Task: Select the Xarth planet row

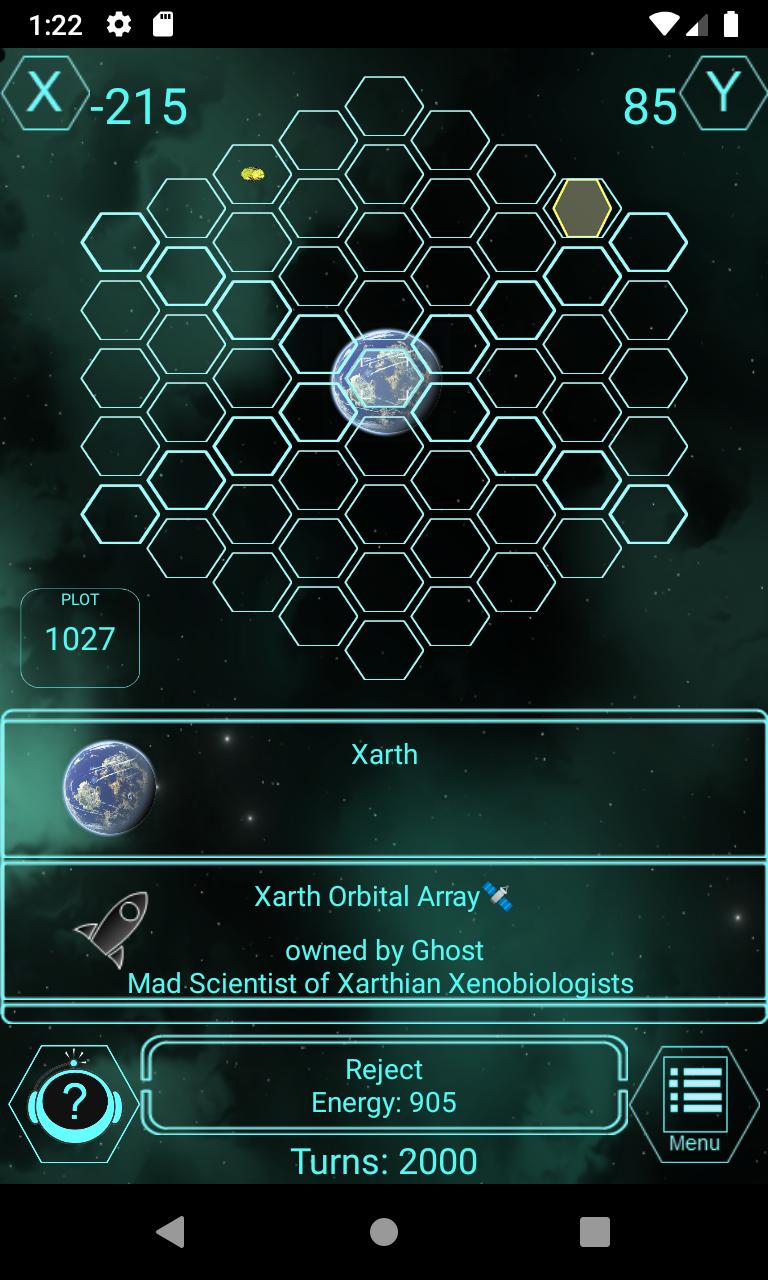Action: pyautogui.click(x=384, y=786)
